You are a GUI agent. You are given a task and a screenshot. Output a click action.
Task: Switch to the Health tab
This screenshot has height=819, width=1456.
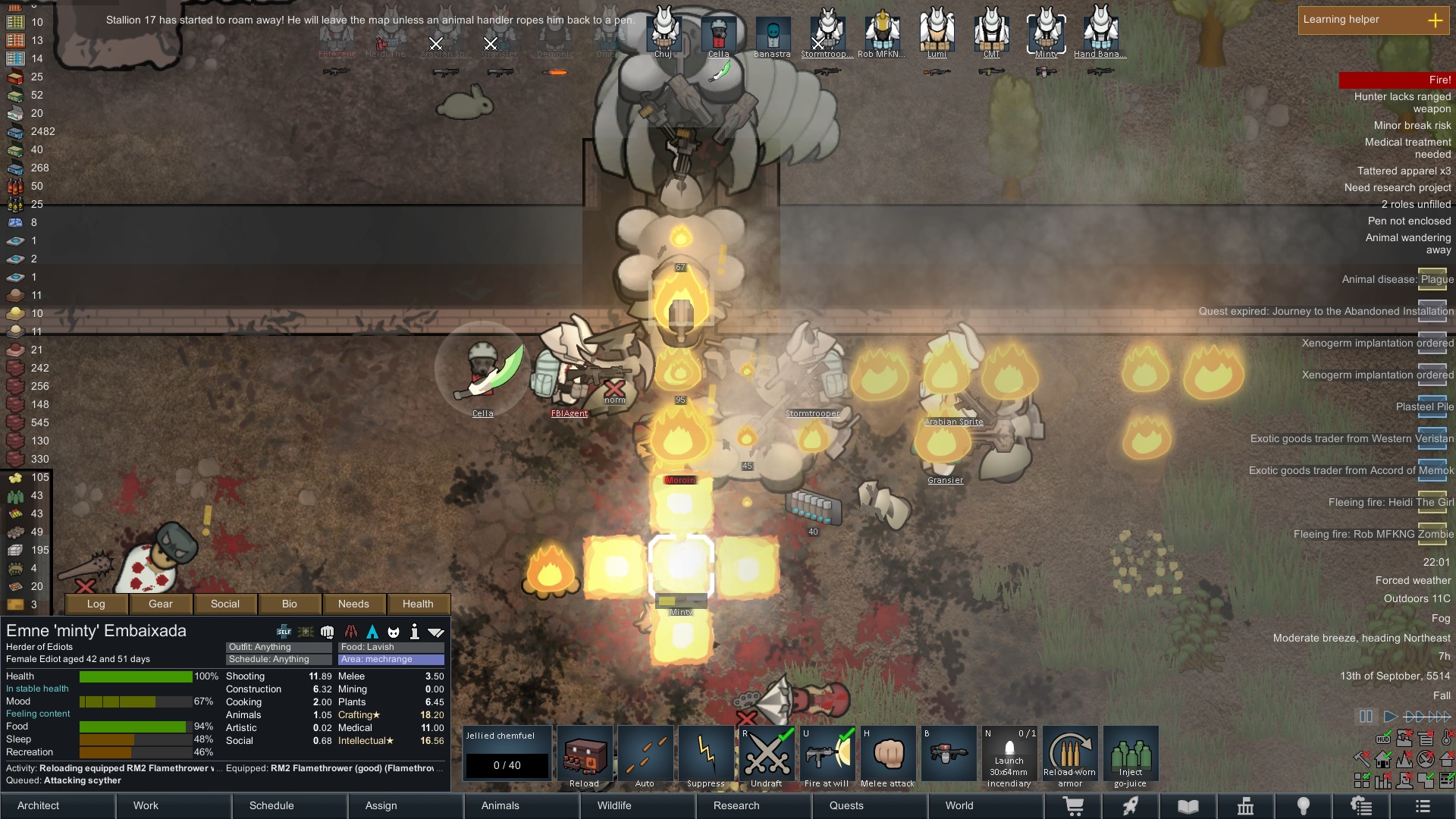click(418, 604)
